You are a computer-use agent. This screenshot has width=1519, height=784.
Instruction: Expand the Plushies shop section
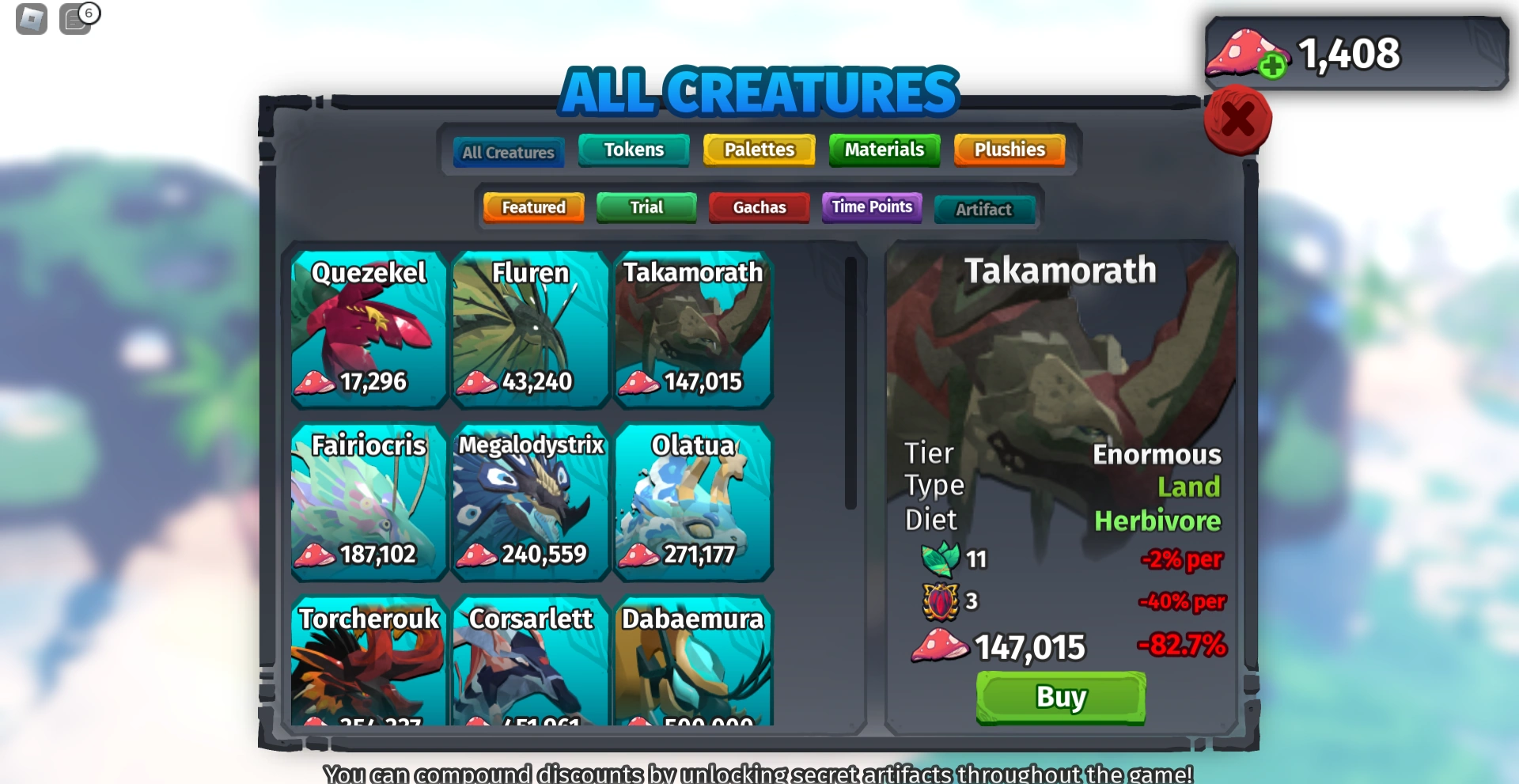[1009, 150]
